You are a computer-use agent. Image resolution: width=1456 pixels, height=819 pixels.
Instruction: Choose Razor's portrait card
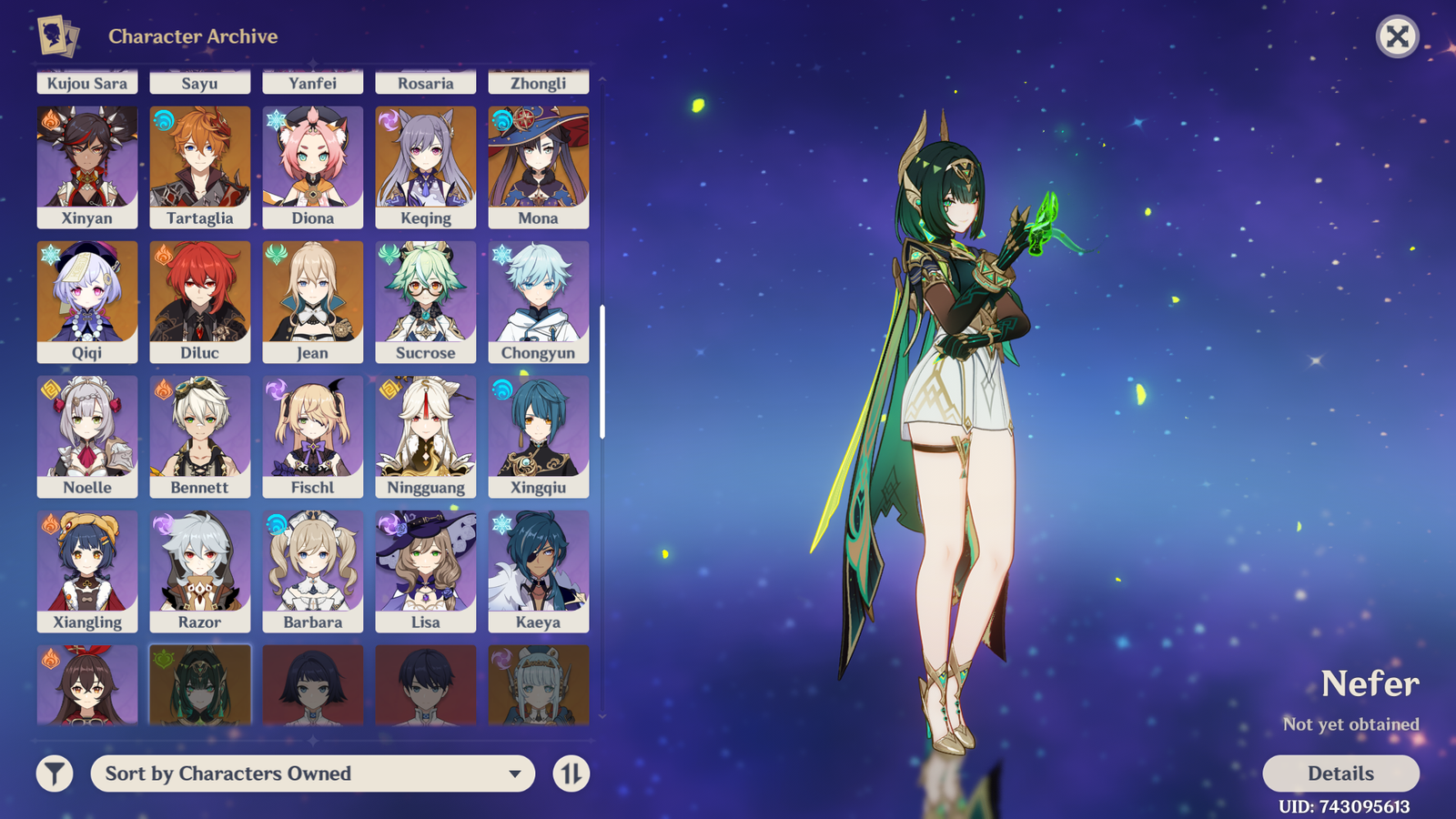(x=200, y=571)
